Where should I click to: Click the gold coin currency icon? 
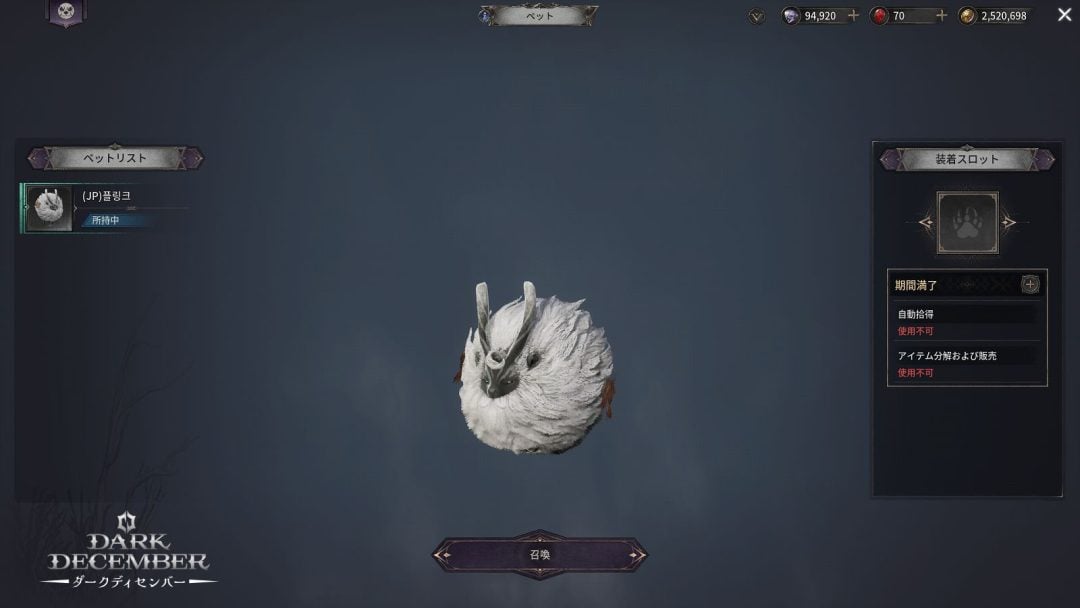pos(967,16)
